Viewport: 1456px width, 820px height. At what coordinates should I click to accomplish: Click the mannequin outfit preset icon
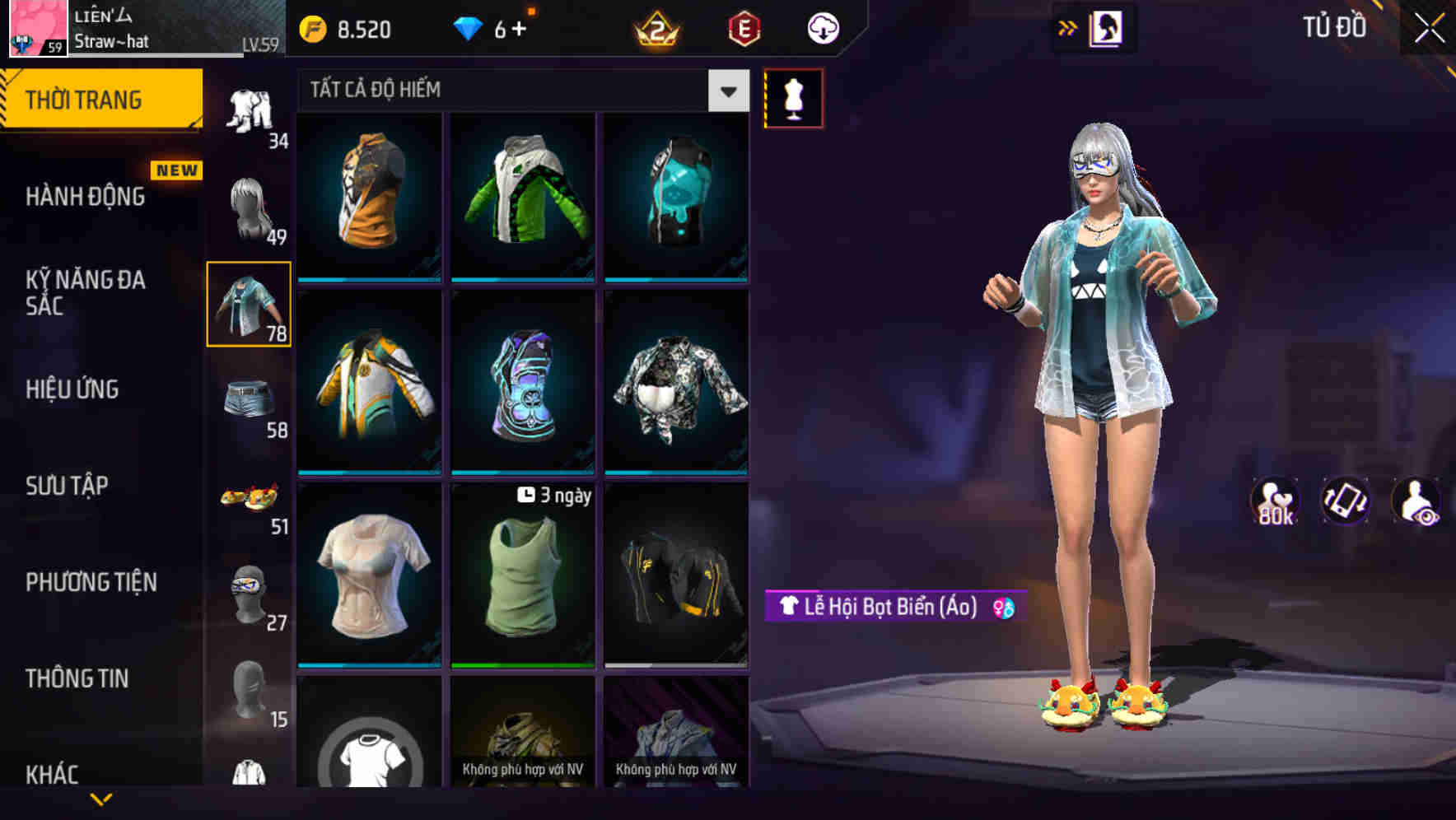coord(793,97)
